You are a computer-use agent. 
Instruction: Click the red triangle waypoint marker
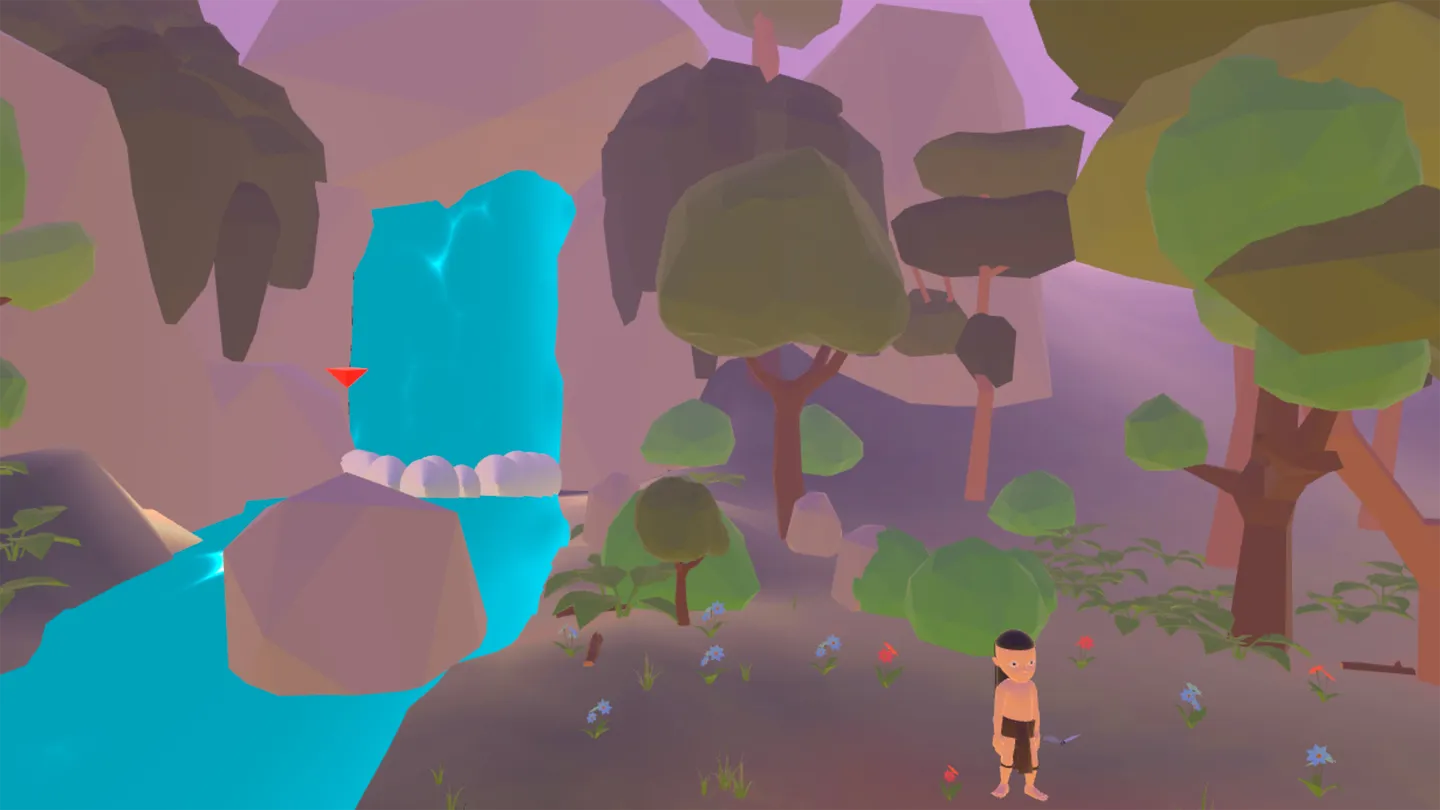coord(347,376)
